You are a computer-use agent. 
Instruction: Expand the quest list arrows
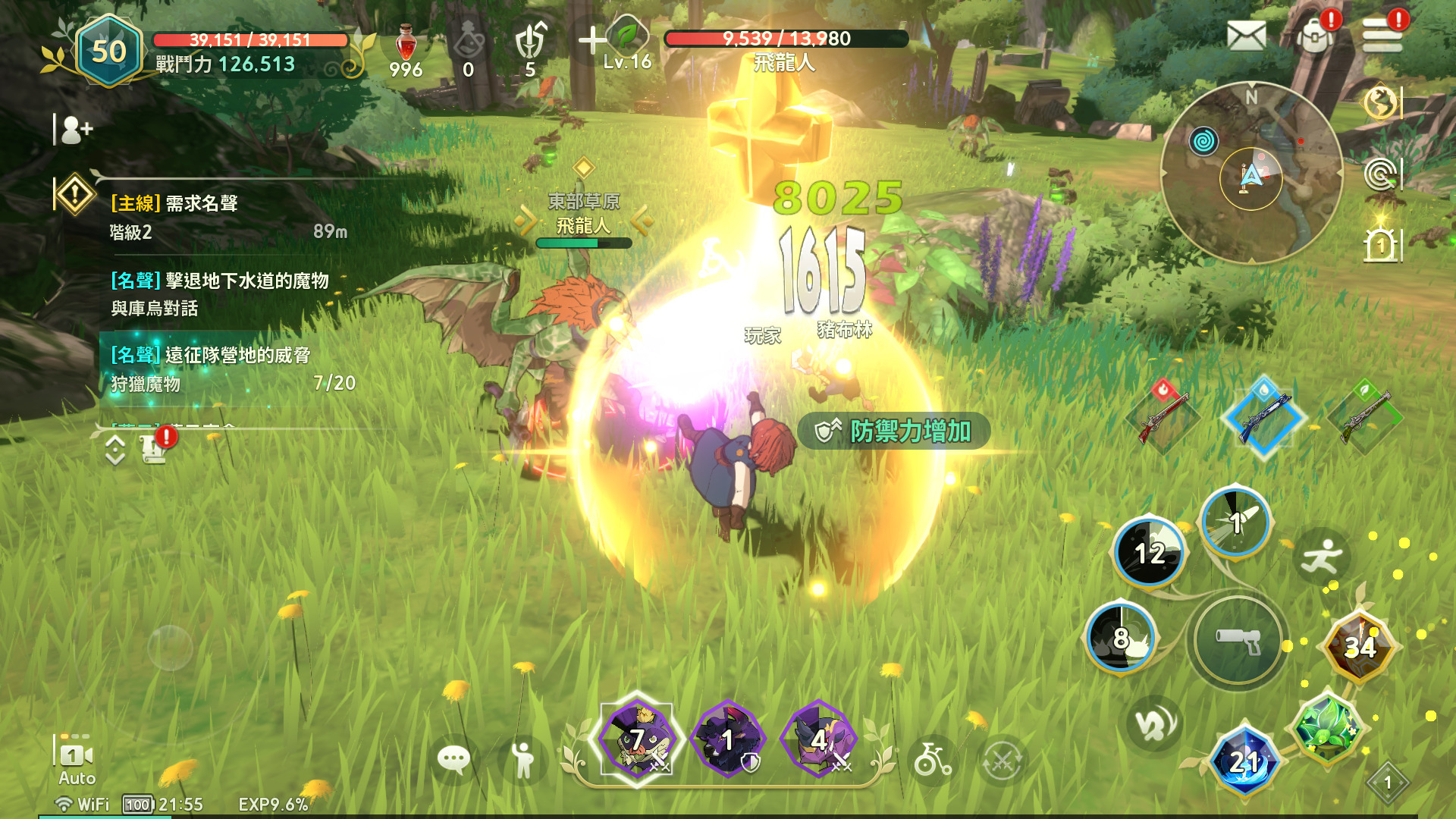(x=115, y=450)
